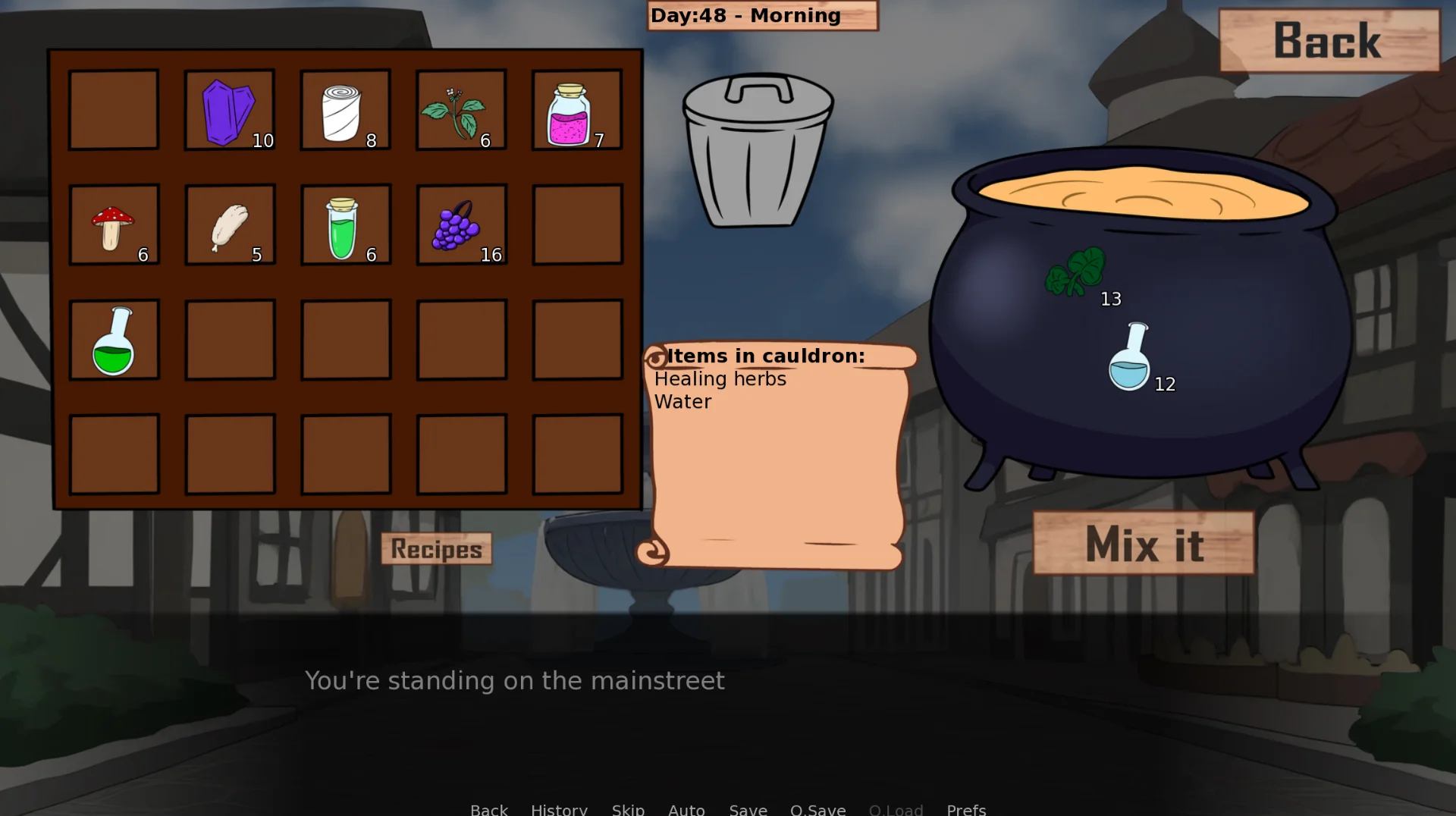Select the purple crystal slot
The image size is (1456, 816).
(x=229, y=111)
